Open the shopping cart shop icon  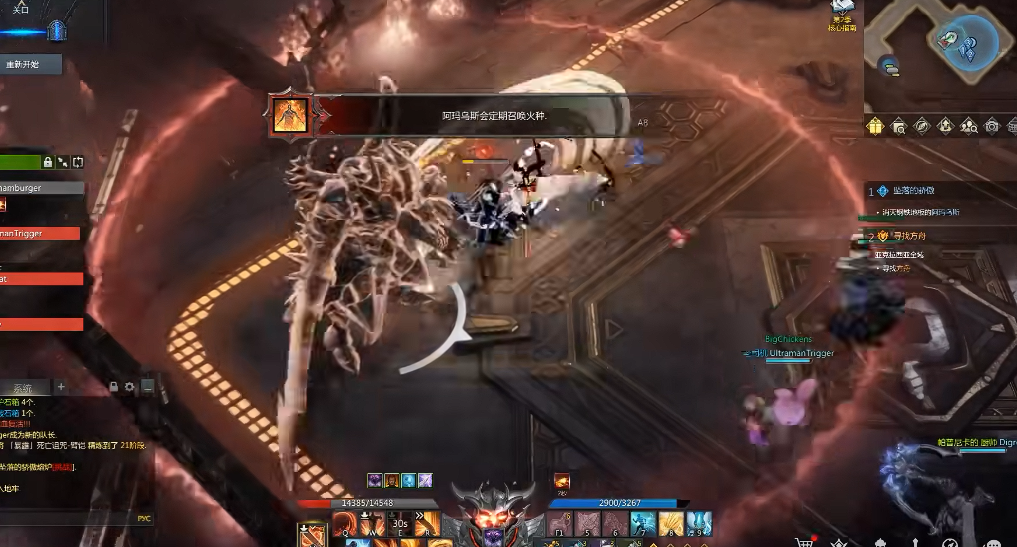(x=803, y=541)
